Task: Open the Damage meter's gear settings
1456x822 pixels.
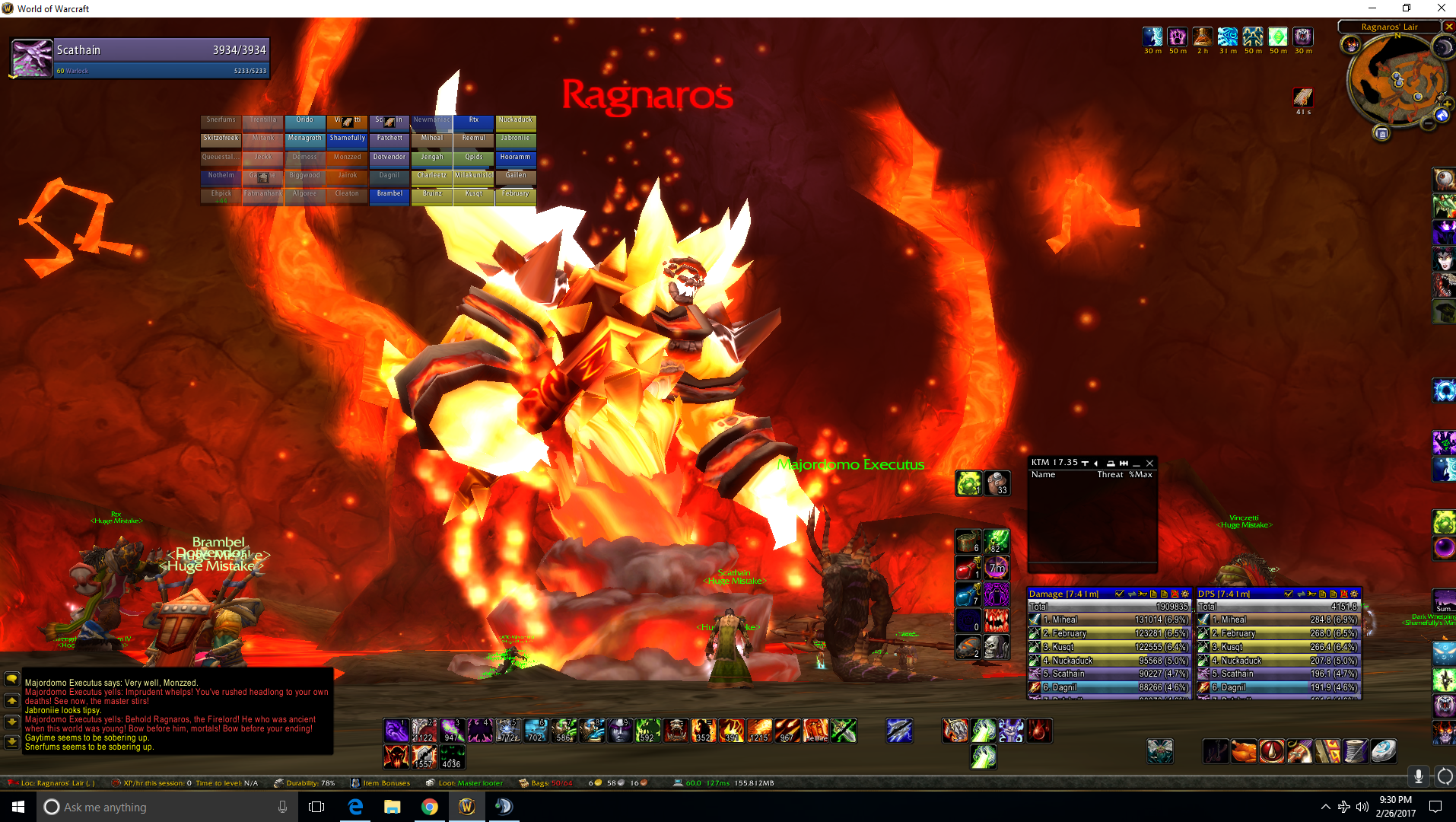Action: [x=1184, y=594]
